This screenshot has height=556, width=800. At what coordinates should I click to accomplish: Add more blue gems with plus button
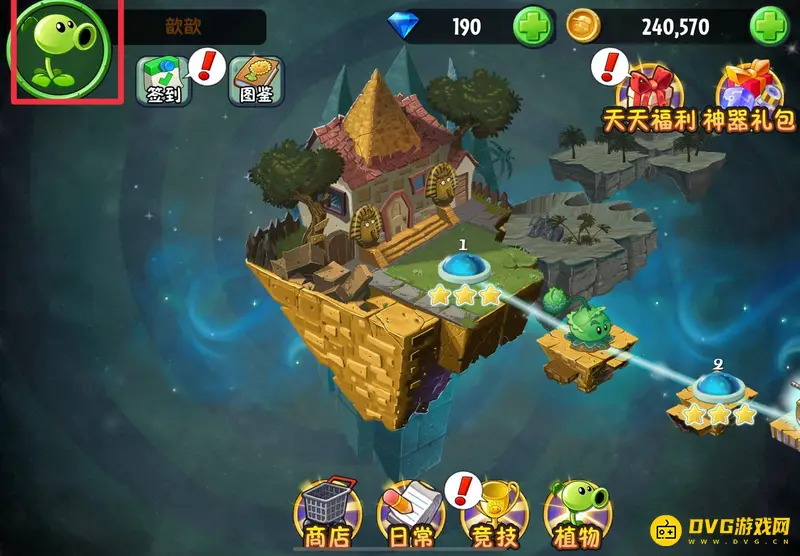point(532,27)
